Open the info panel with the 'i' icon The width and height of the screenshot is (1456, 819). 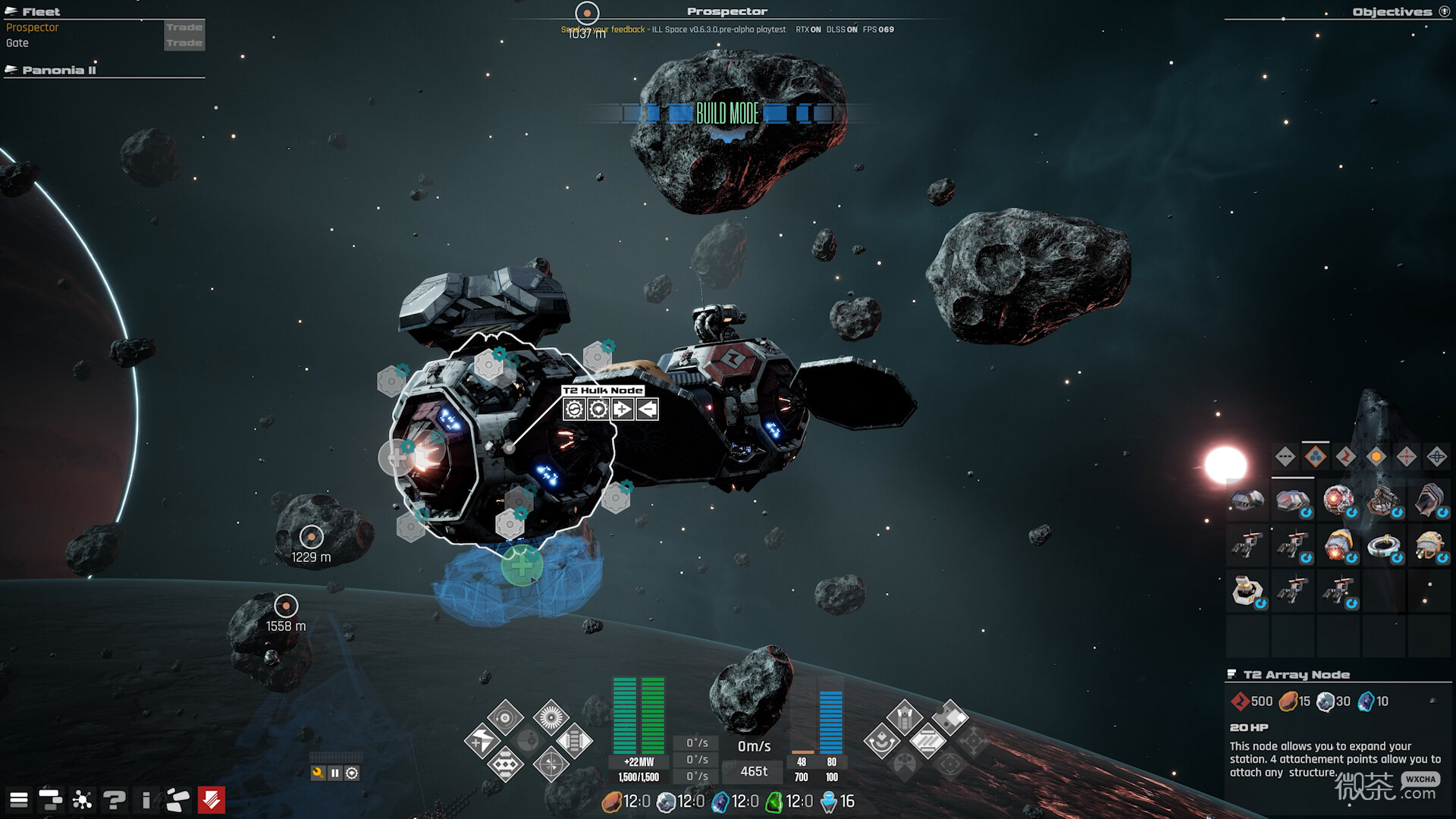(x=145, y=799)
